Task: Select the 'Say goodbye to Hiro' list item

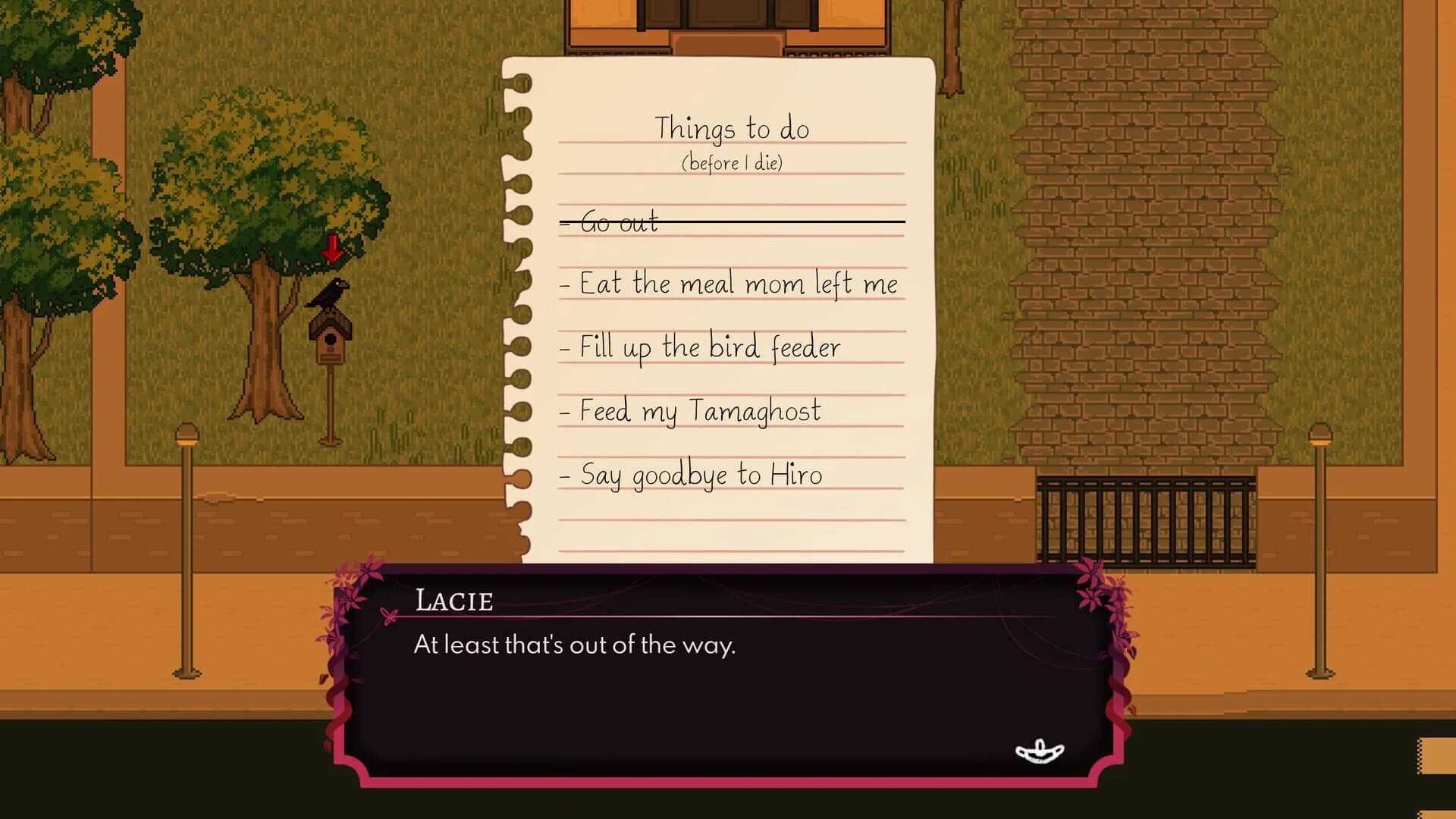Action: pos(692,474)
